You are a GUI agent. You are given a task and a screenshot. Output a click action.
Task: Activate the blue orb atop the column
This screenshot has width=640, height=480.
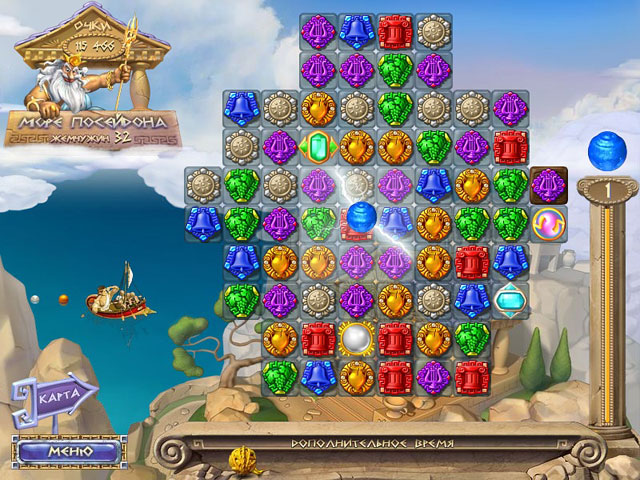605,147
